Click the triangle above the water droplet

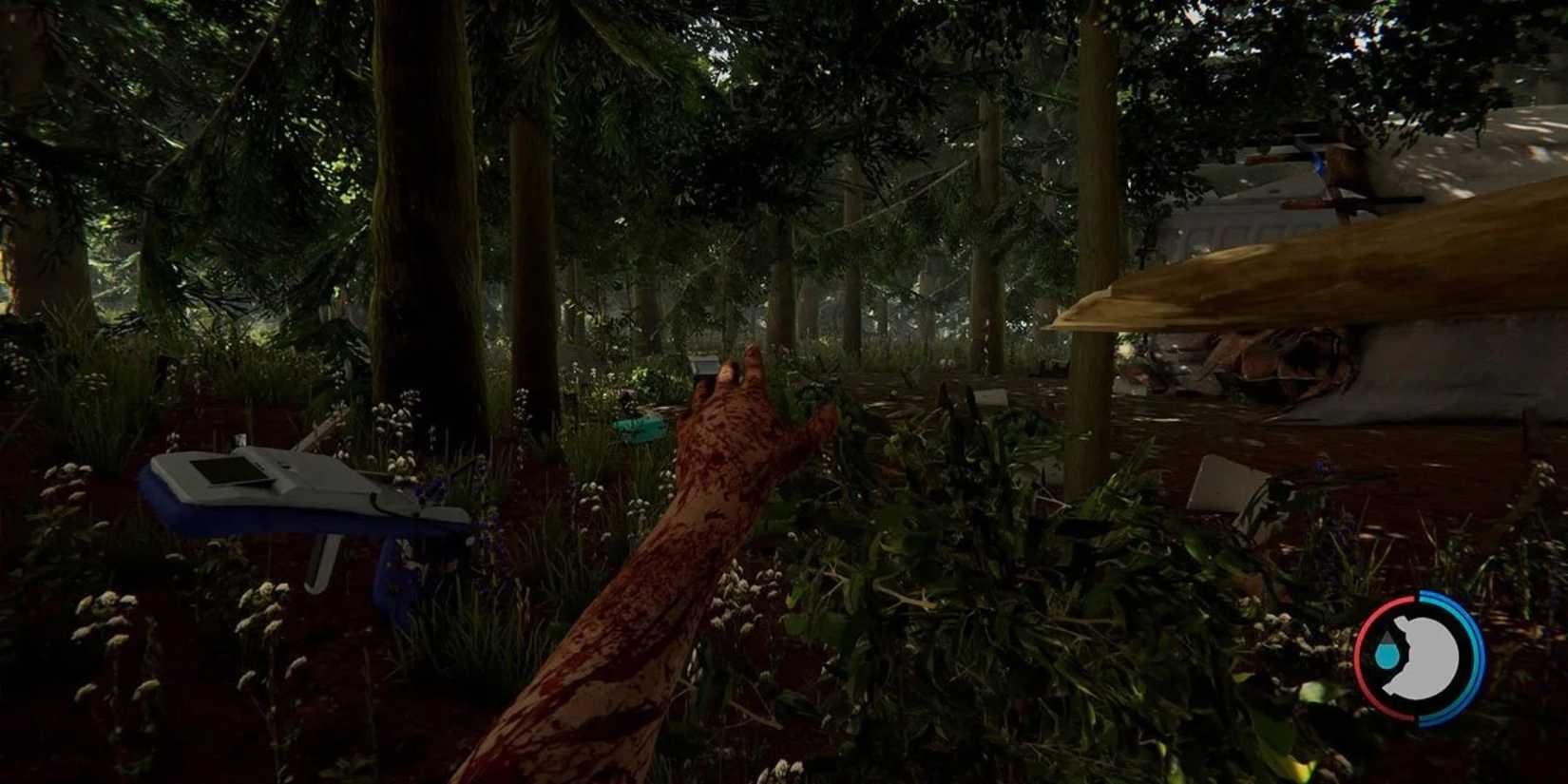coord(1386,636)
